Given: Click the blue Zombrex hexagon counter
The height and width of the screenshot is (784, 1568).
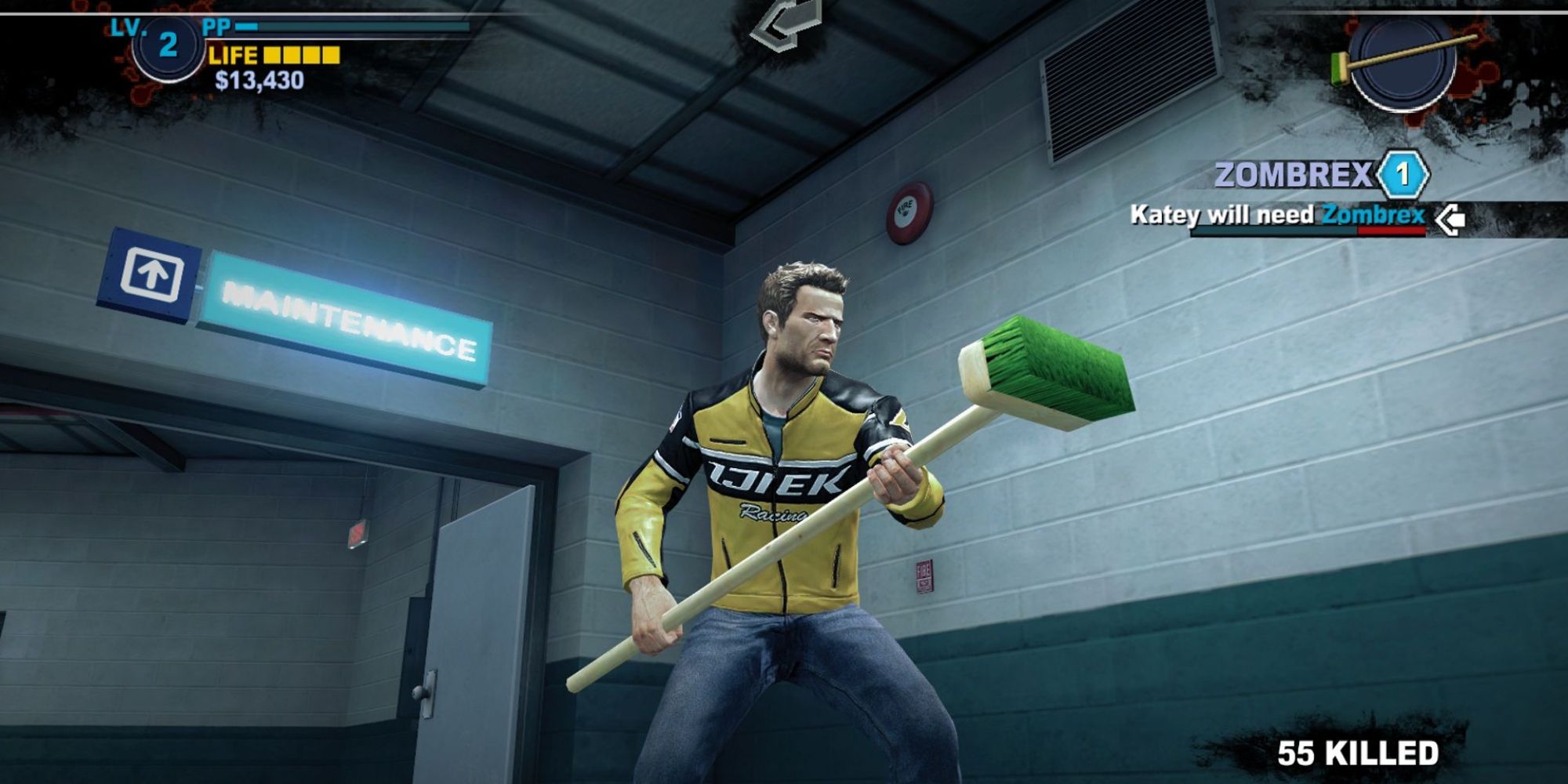Looking at the screenshot, I should [1401, 176].
